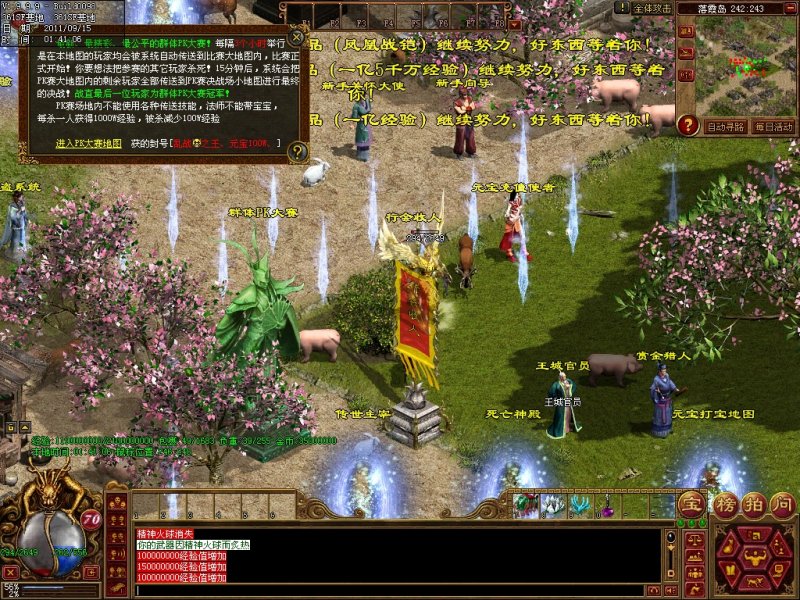Screen dimensions: 800x600
Task: Open the character panel from the hexagon center
Action: click(754, 557)
